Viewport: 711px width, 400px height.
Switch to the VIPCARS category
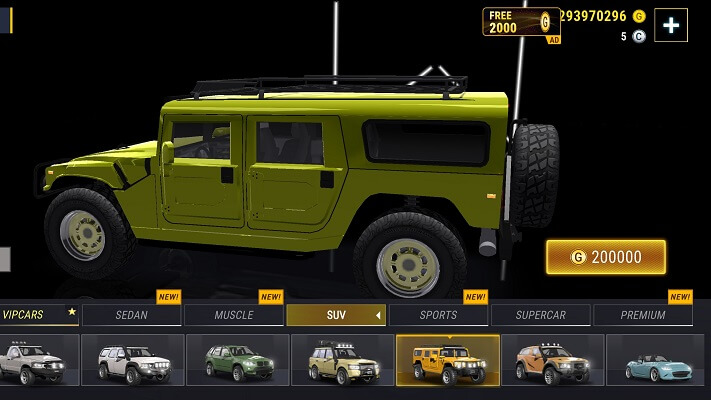click(x=38, y=314)
